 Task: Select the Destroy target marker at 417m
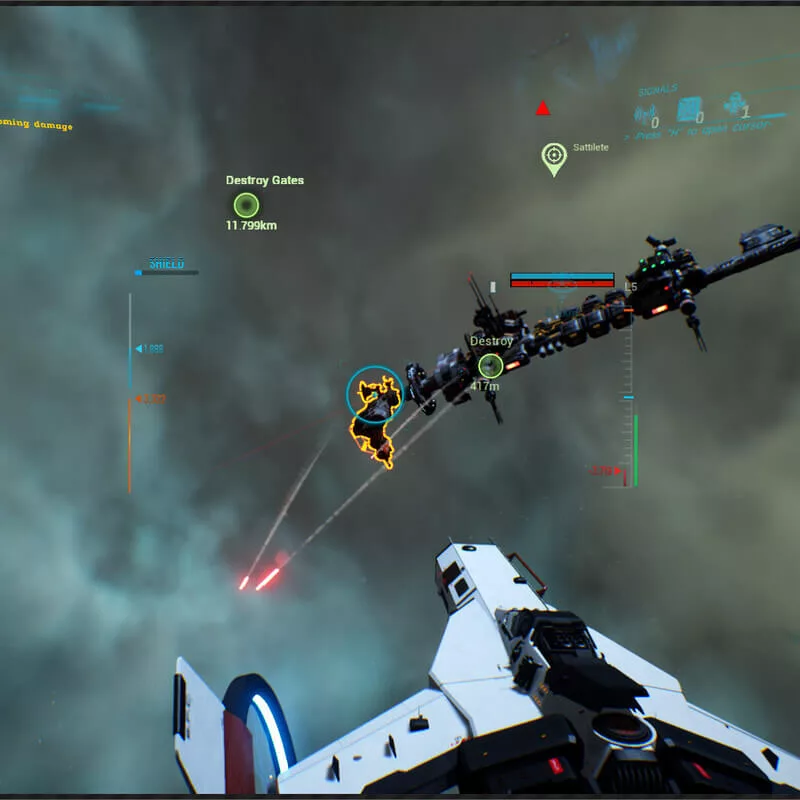tap(490, 366)
